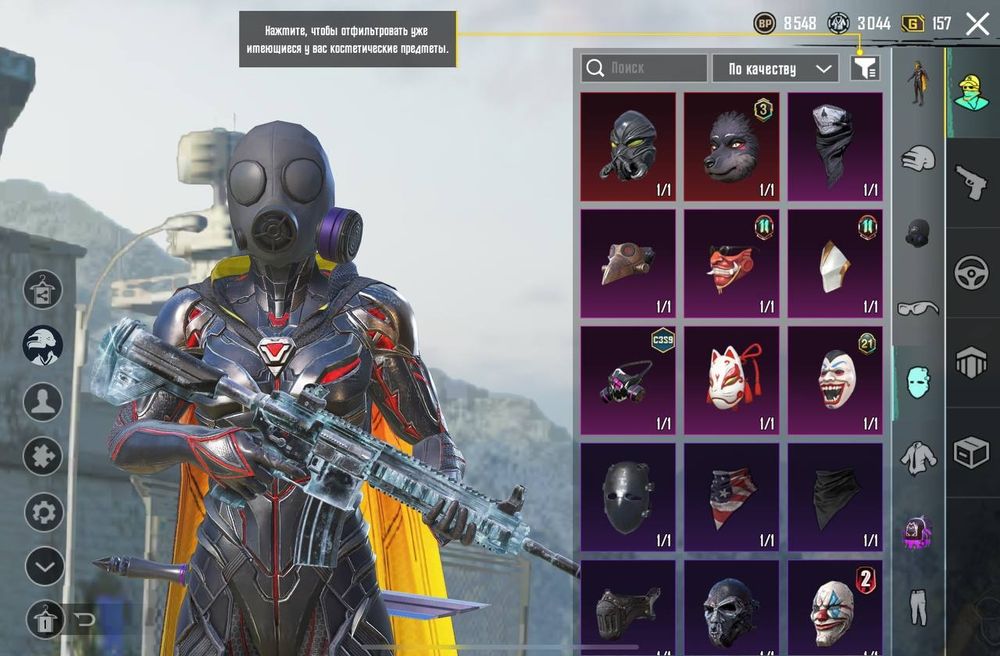
Task: Switch to the weapons pistol category
Action: [970, 183]
